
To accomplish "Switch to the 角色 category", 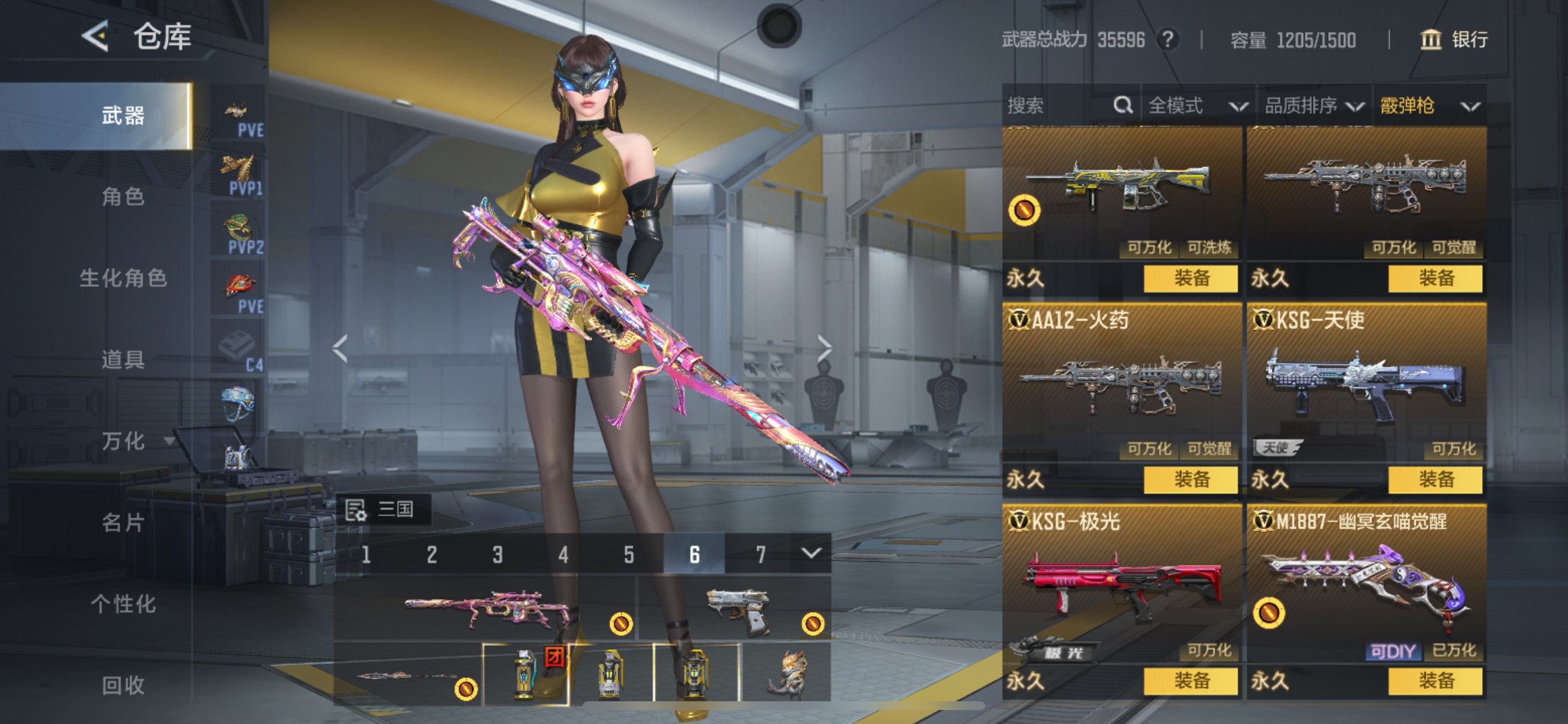I will [123, 196].
